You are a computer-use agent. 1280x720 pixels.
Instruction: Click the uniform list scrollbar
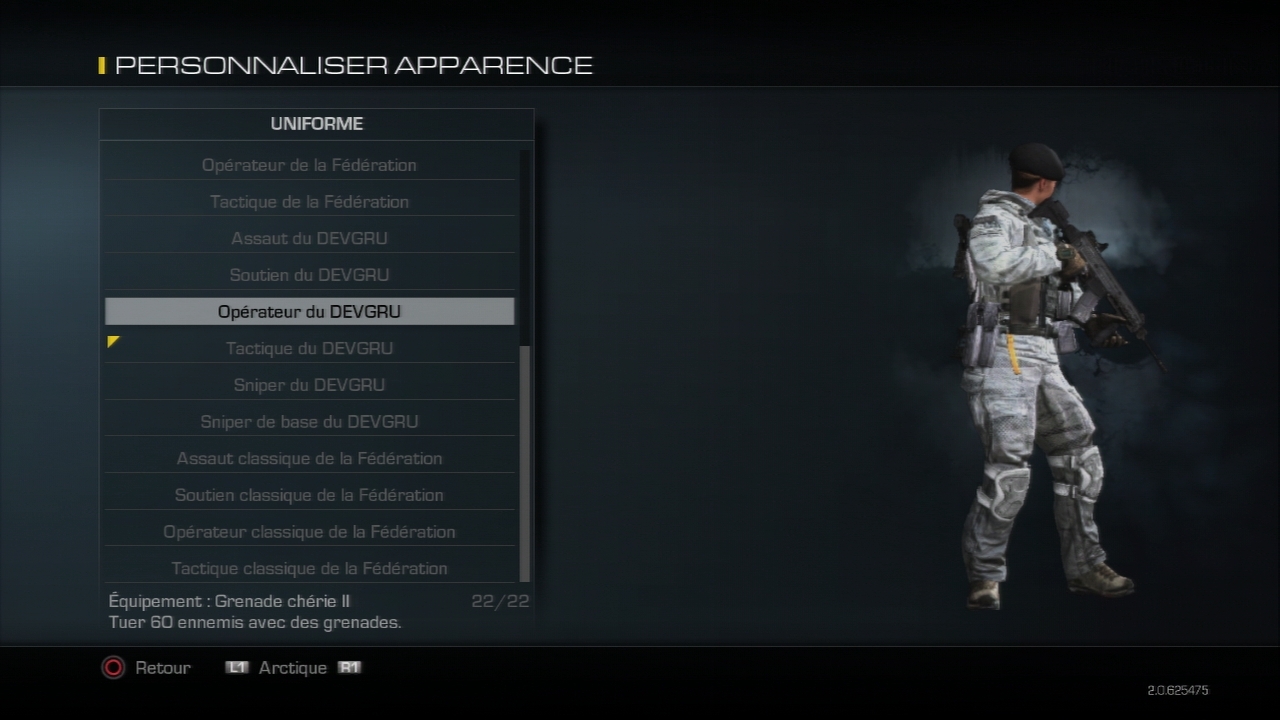[525, 460]
